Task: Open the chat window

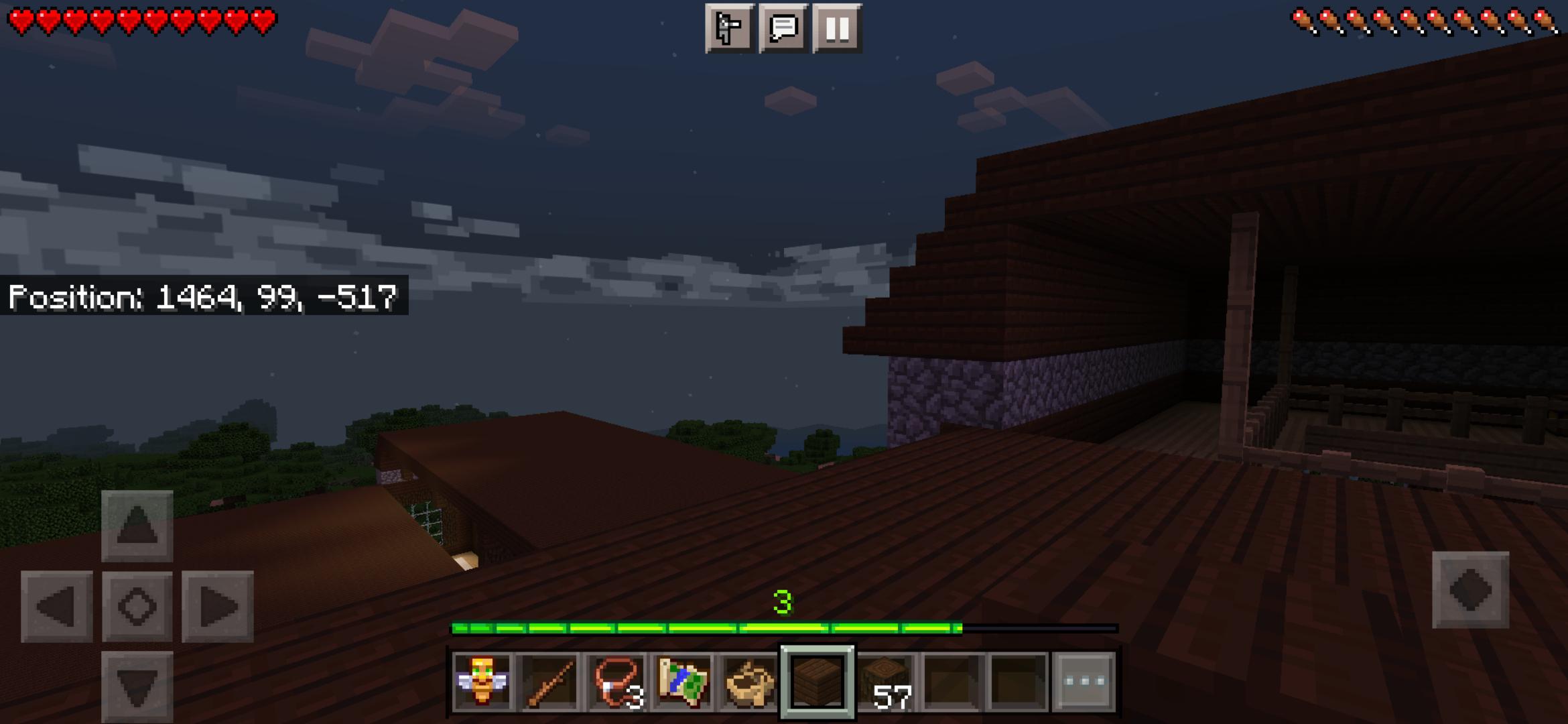Action: pos(783,29)
